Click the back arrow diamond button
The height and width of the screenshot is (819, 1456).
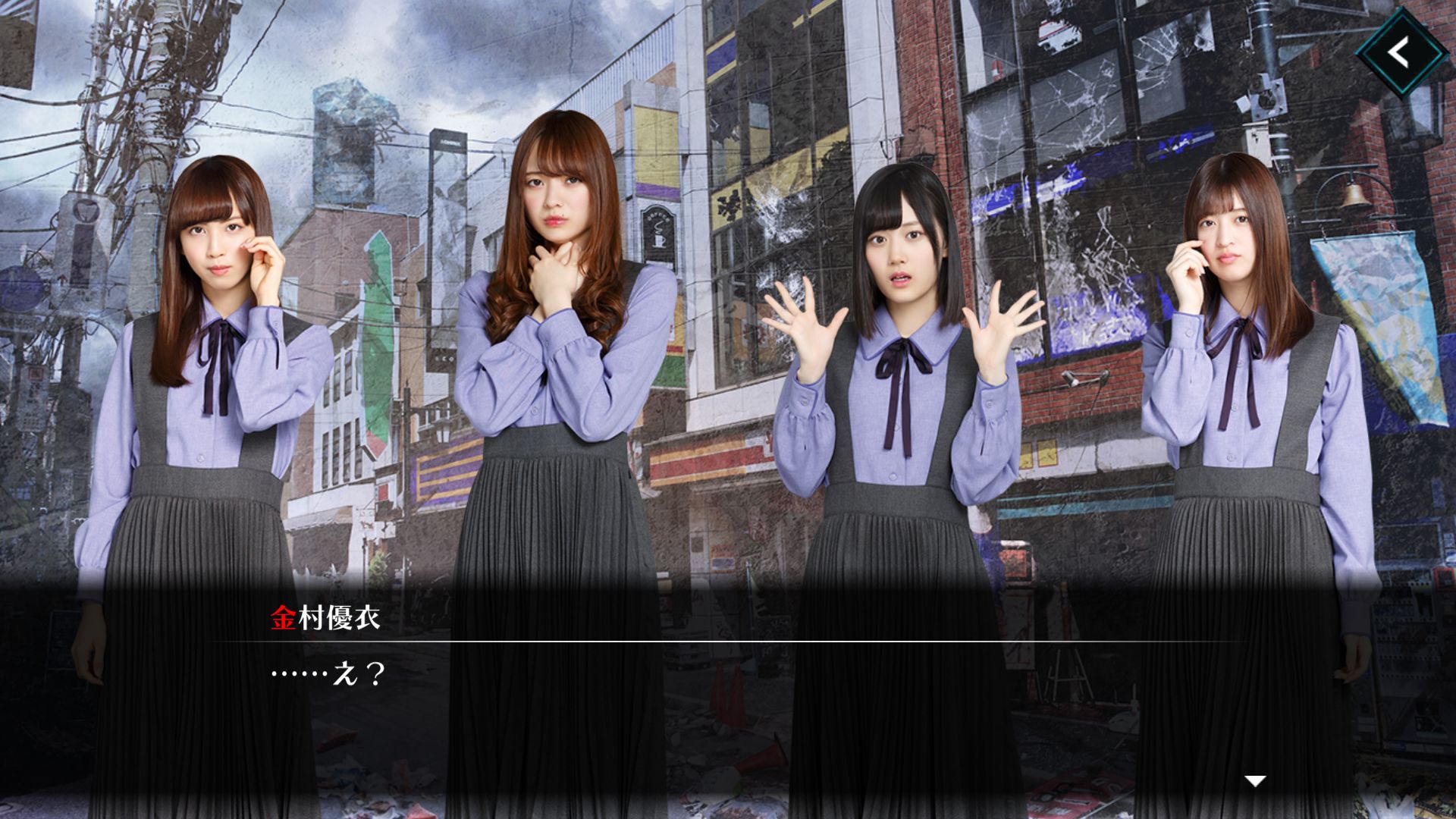pyautogui.click(x=1401, y=52)
